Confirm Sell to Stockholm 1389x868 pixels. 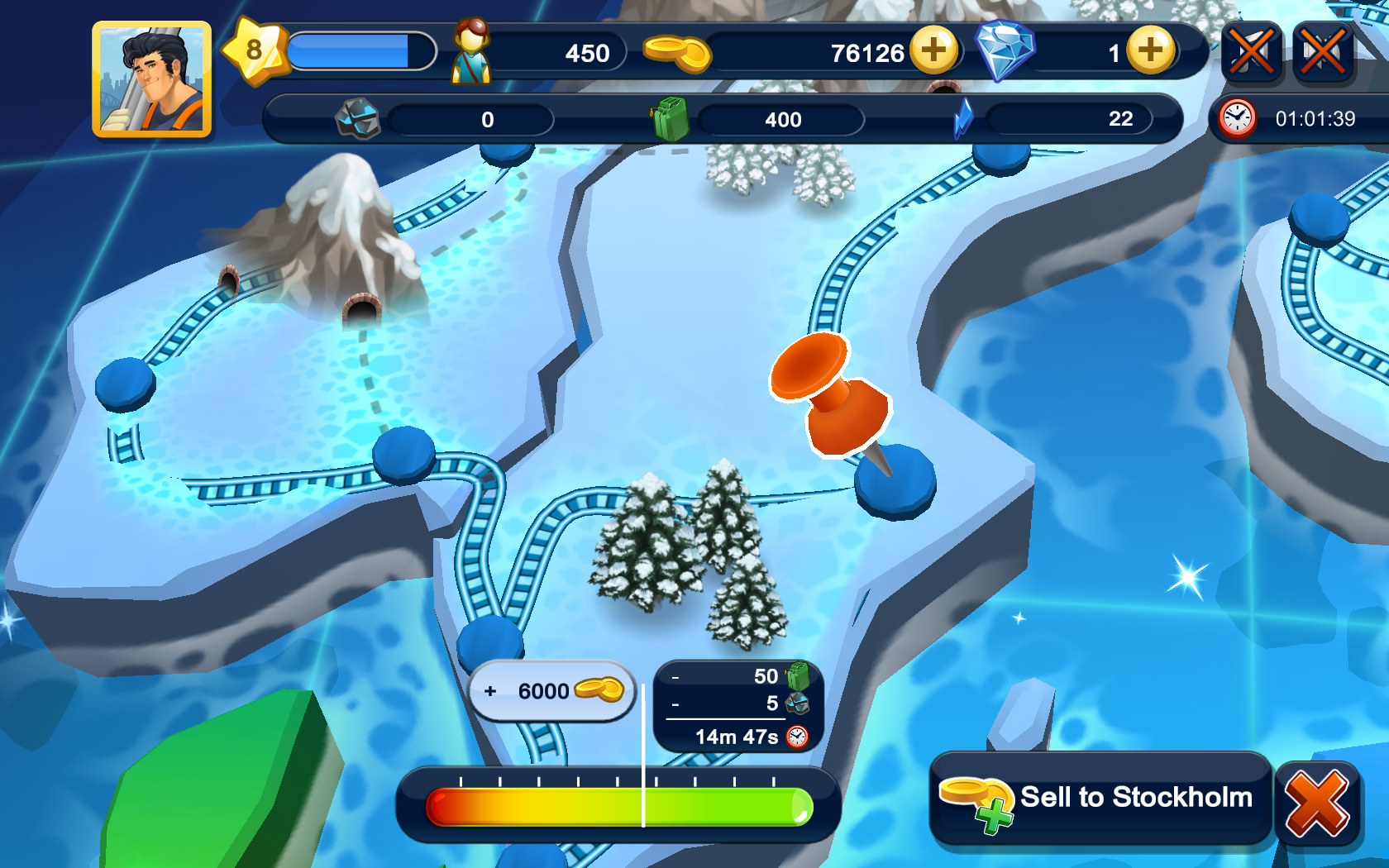tap(1100, 799)
